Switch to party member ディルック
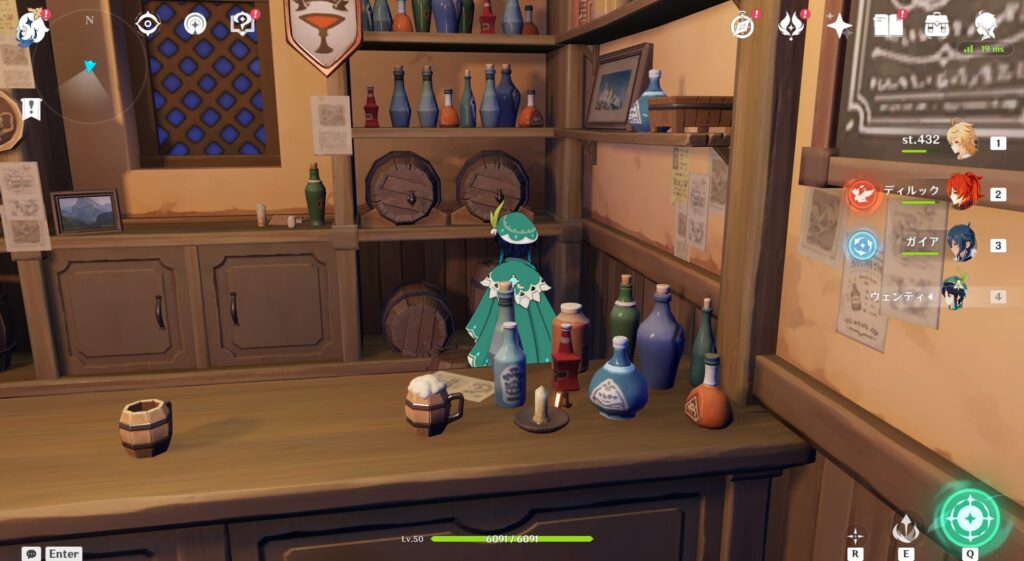This screenshot has width=1024, height=561. tap(961, 193)
